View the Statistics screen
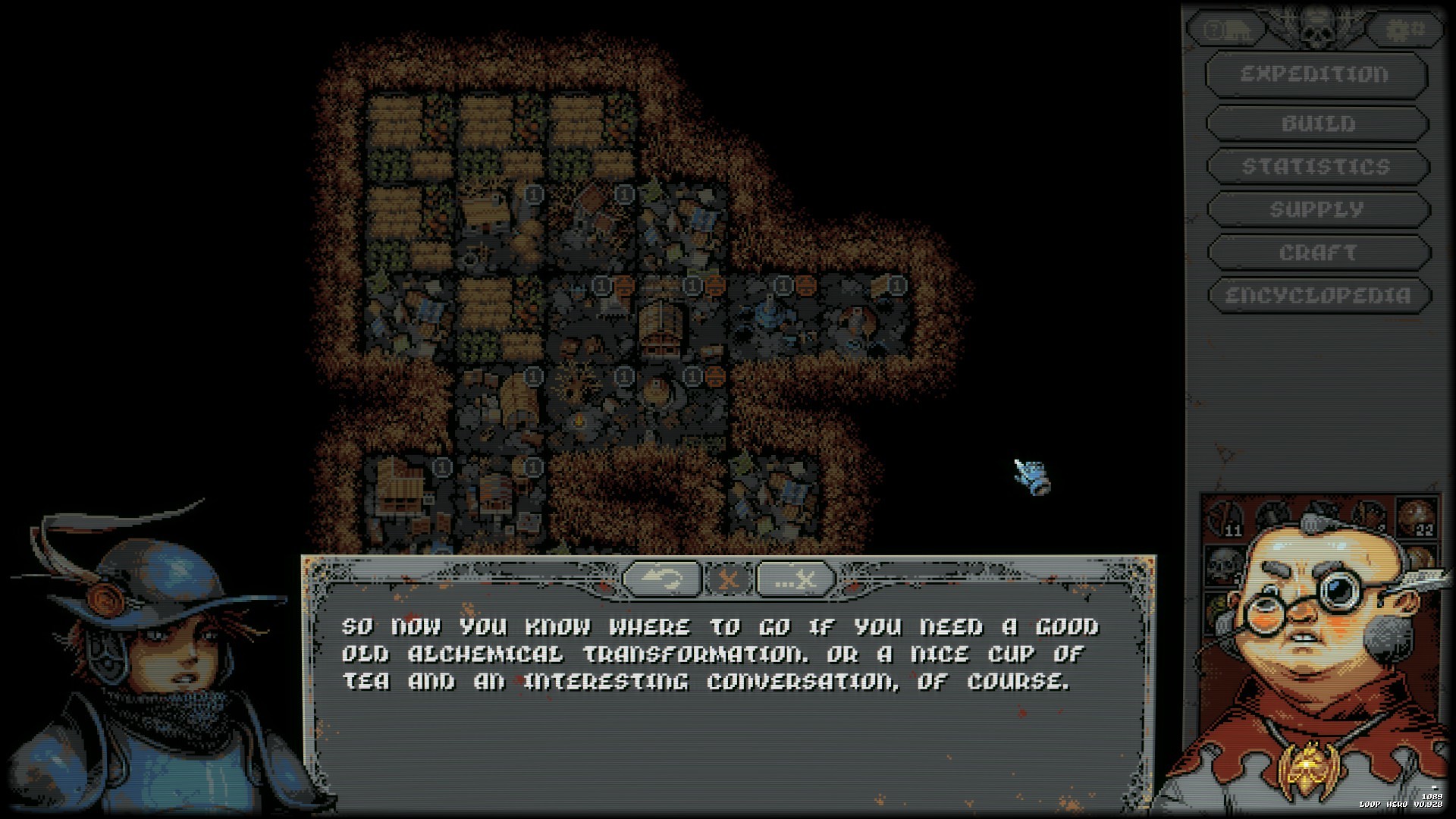Screen dimensions: 1456x819 pyautogui.click(x=1316, y=165)
